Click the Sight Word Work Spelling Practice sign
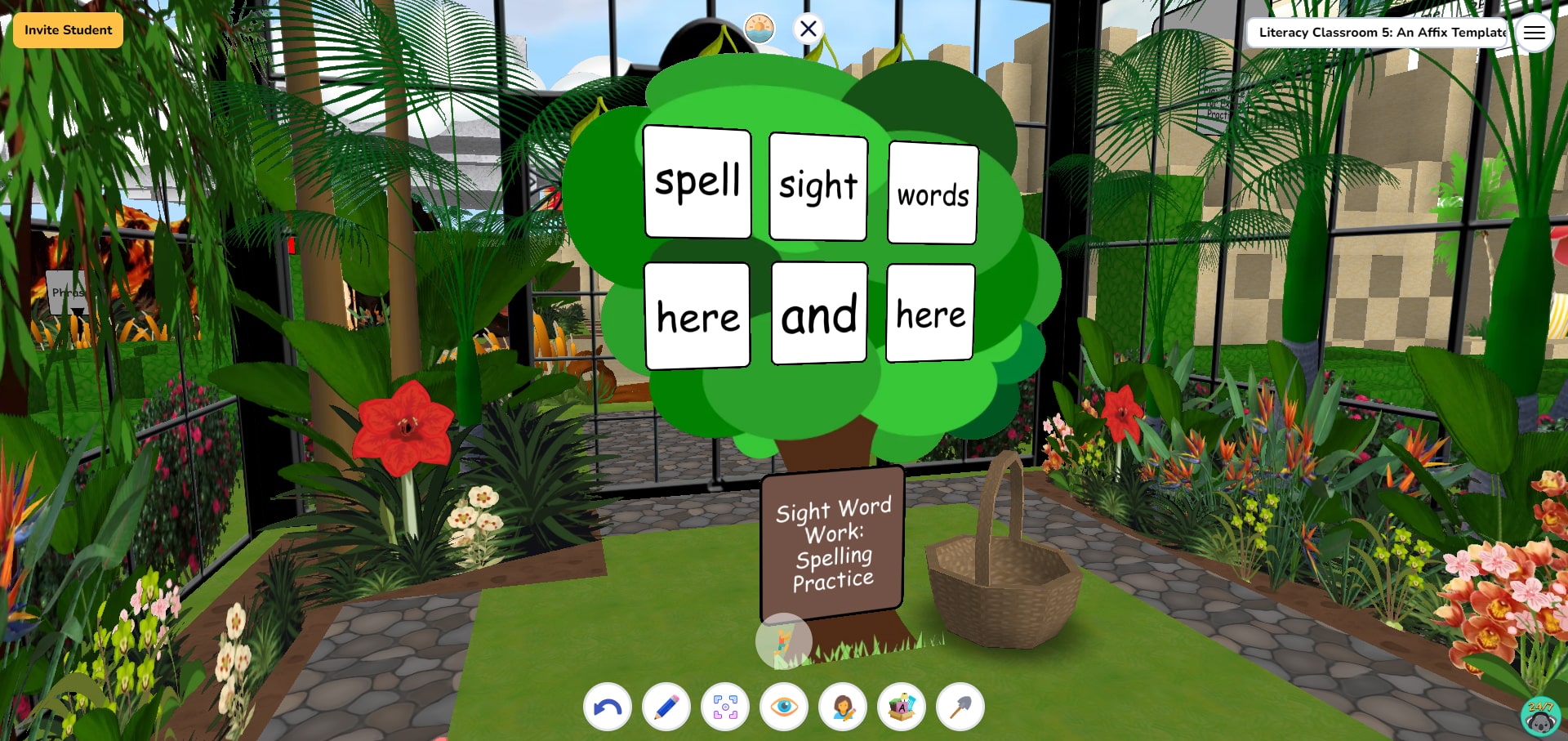 833,541
